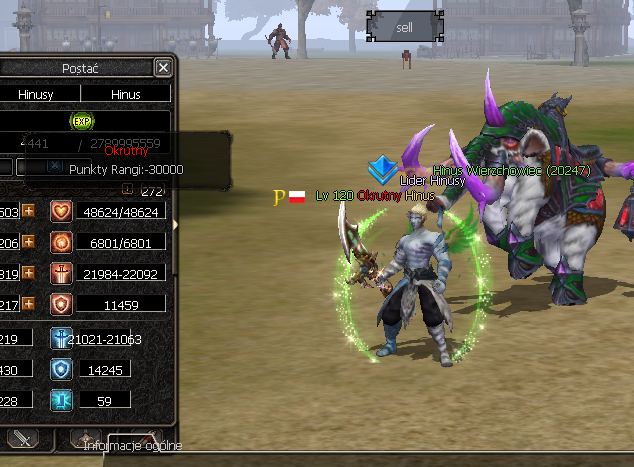Click the plus button beside the 6801/6801 row

29,242
